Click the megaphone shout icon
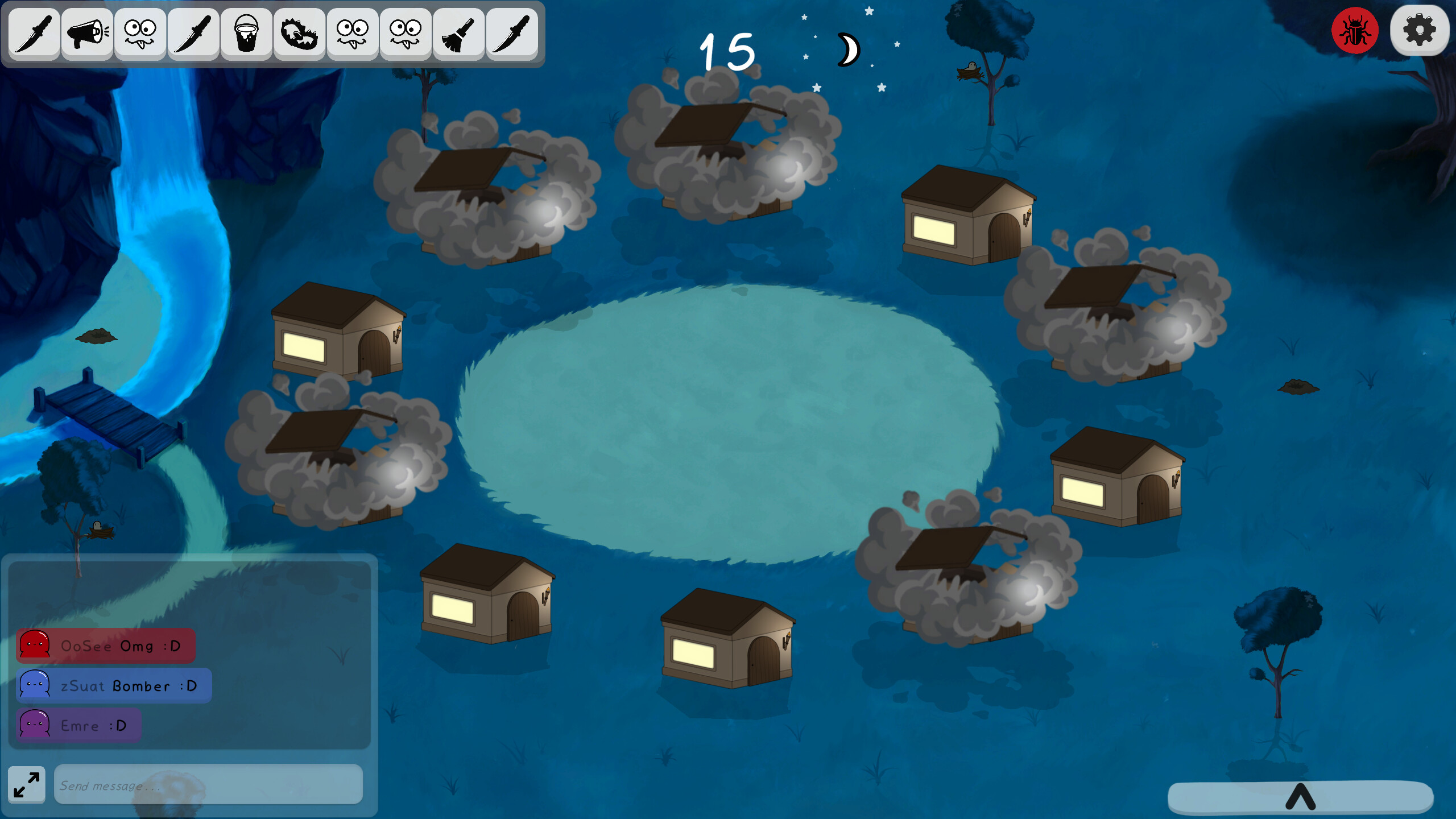Viewport: 1456px width, 819px height. (86, 33)
